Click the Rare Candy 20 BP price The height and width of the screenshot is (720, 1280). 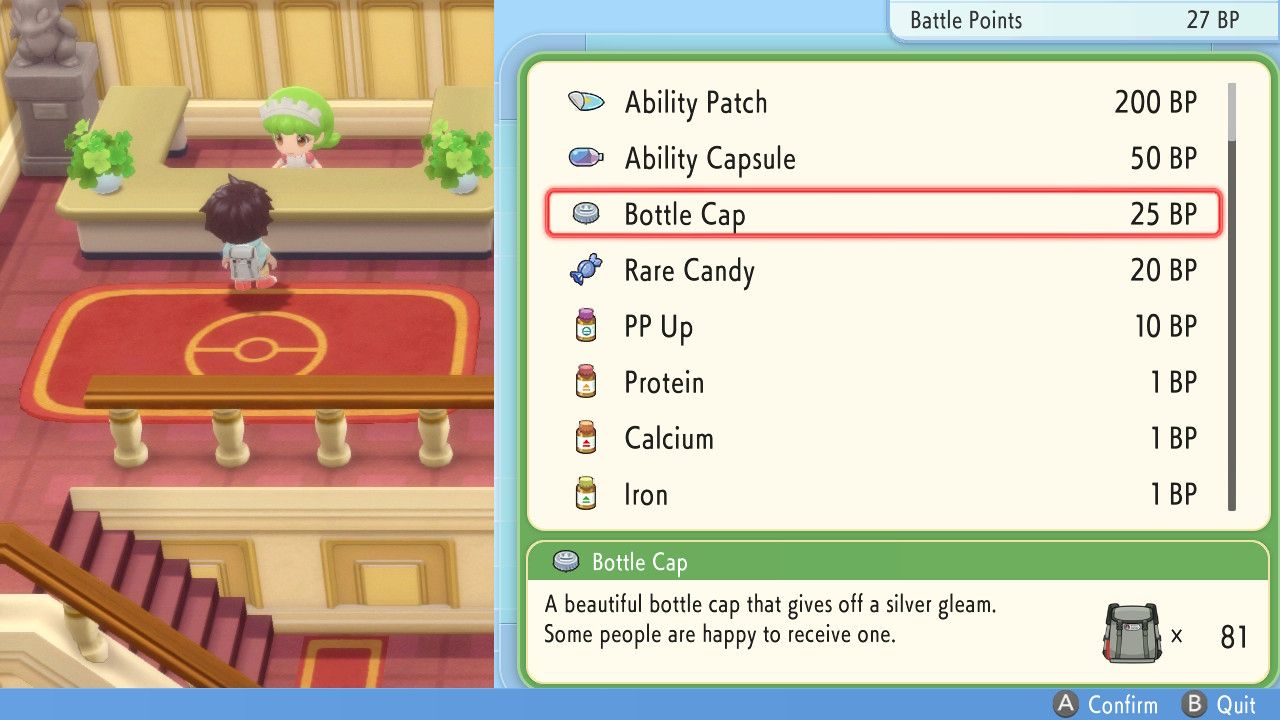click(x=1162, y=268)
